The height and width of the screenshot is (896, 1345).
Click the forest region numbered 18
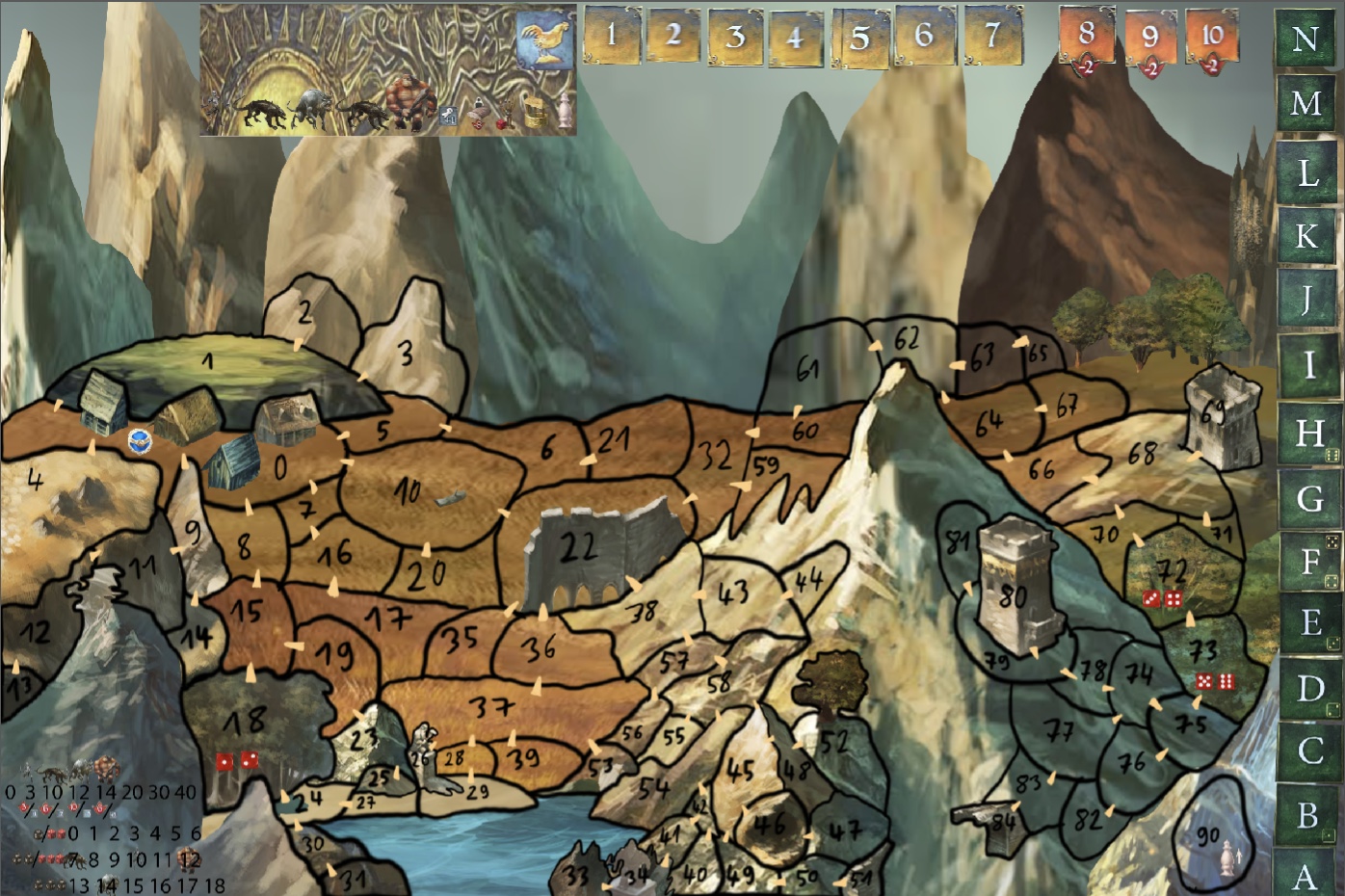click(245, 722)
